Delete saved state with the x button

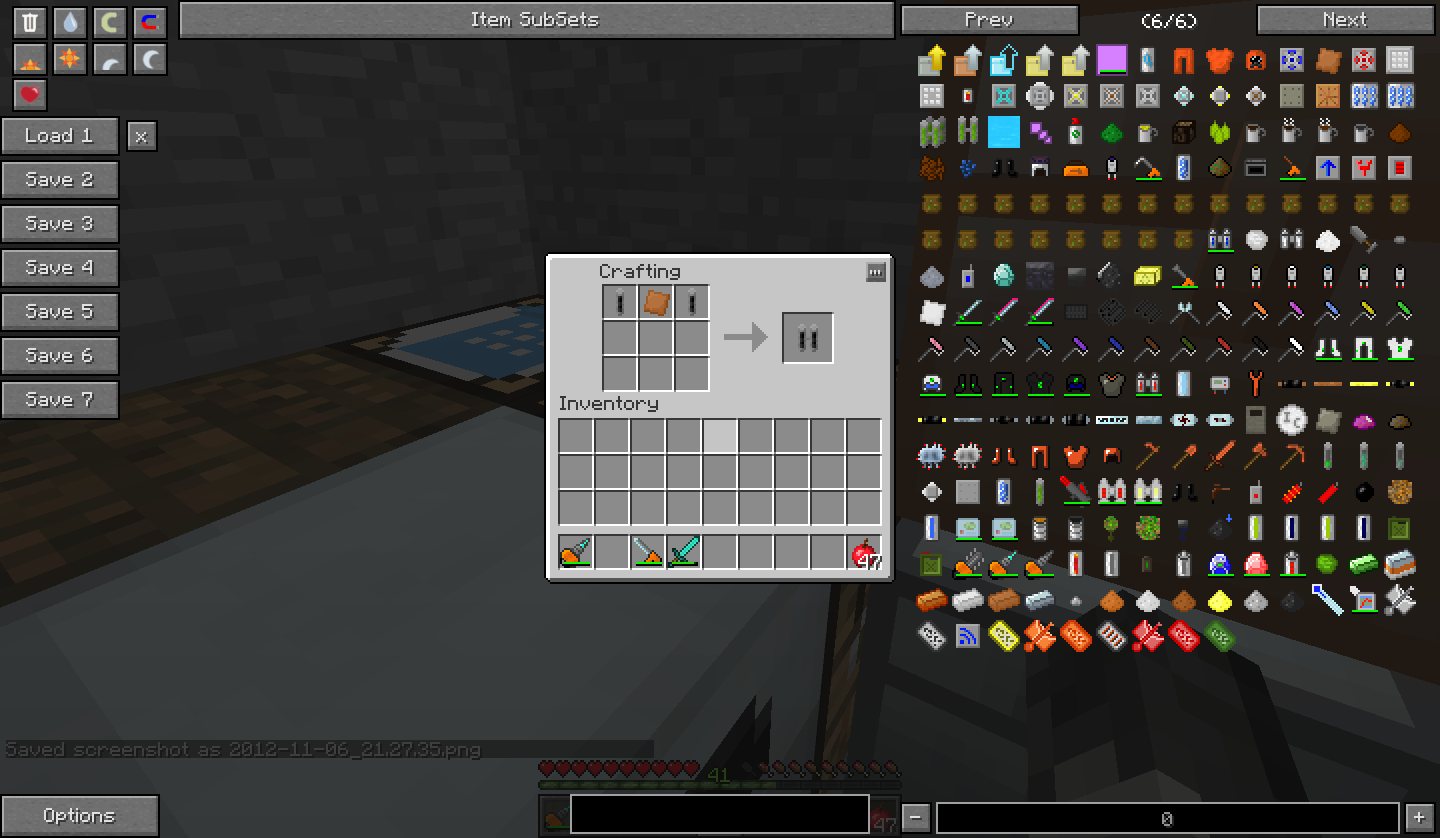[141, 137]
